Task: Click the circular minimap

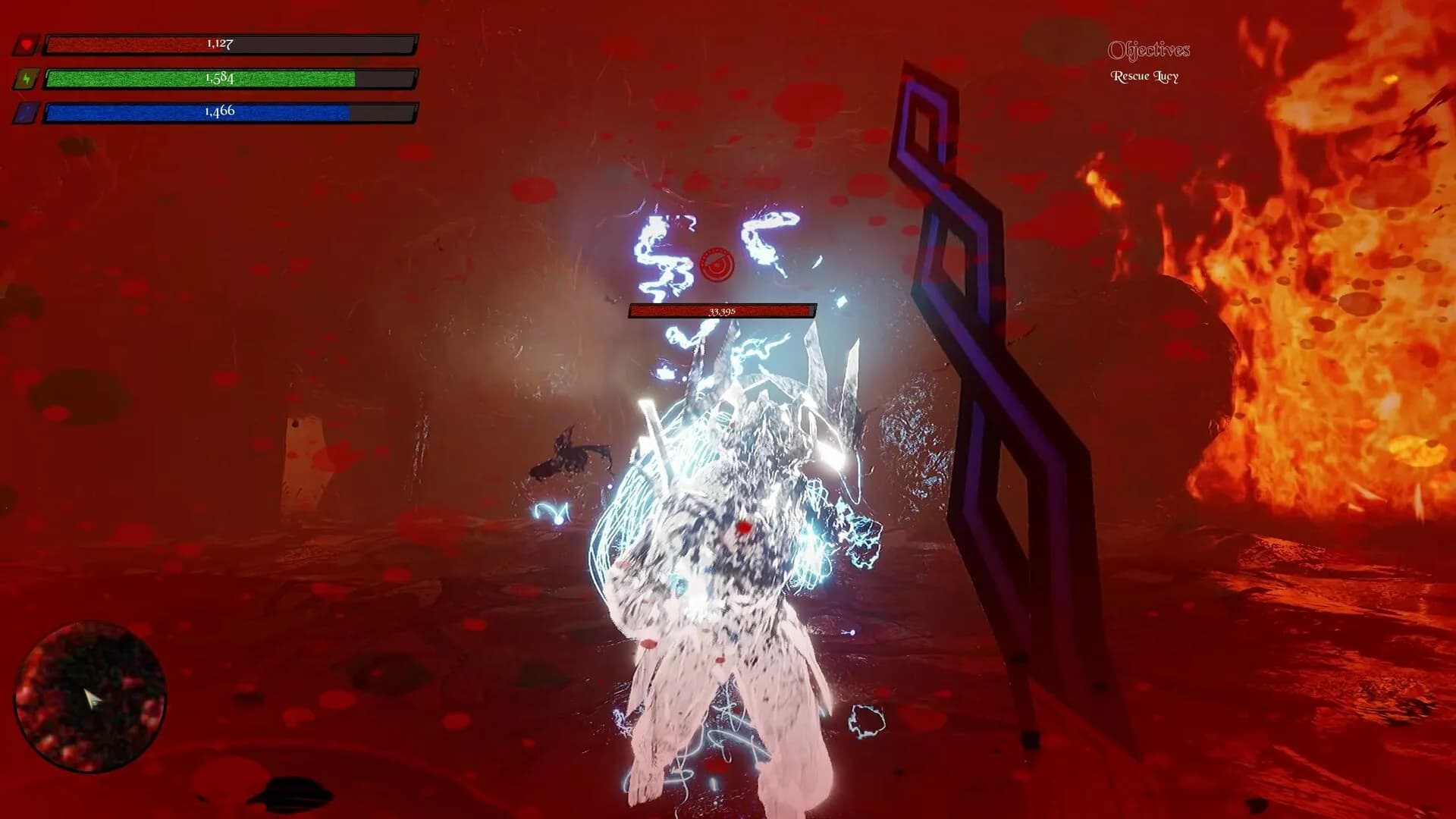Action: pyautogui.click(x=90, y=697)
